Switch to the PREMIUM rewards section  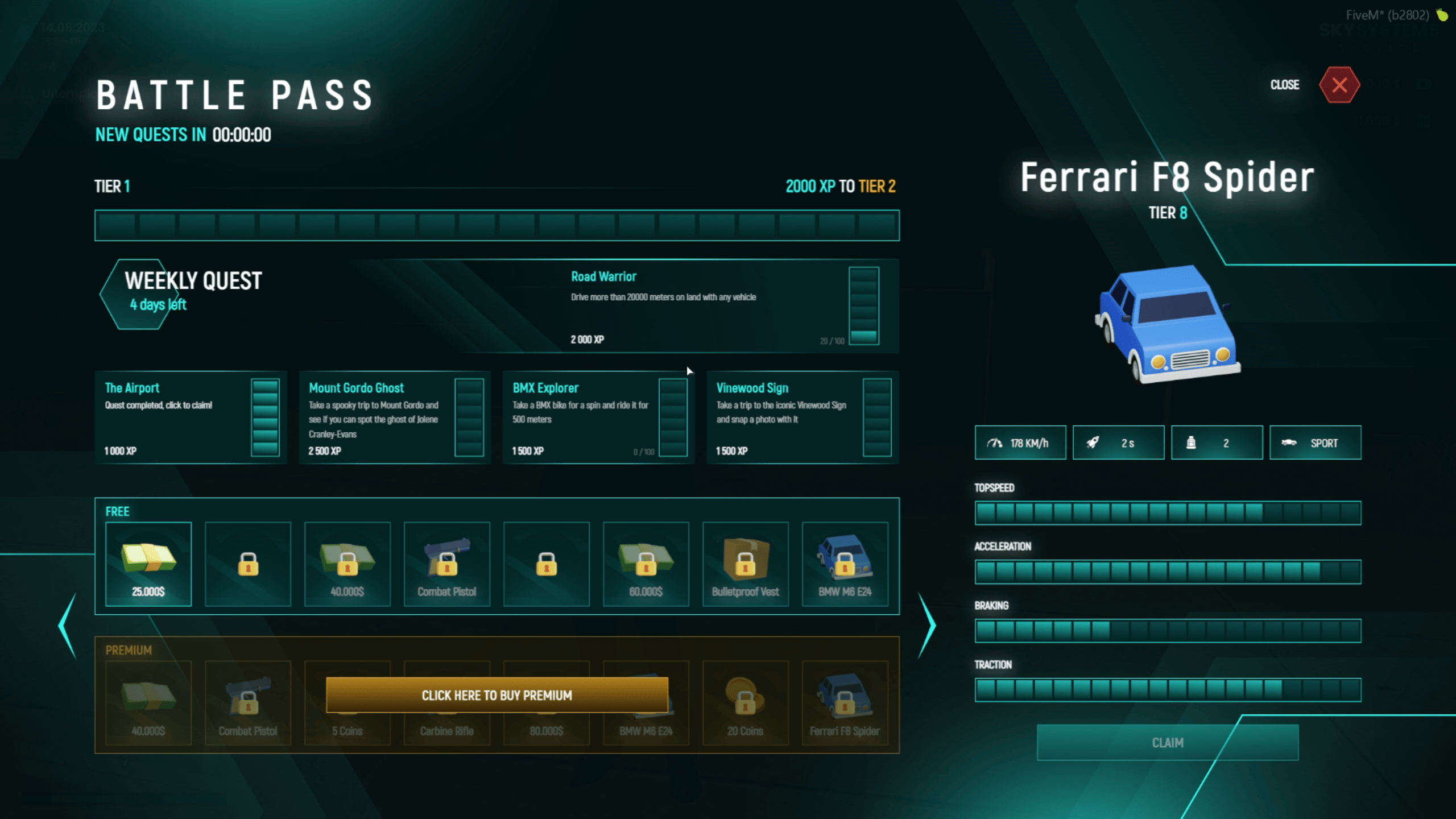(x=129, y=650)
